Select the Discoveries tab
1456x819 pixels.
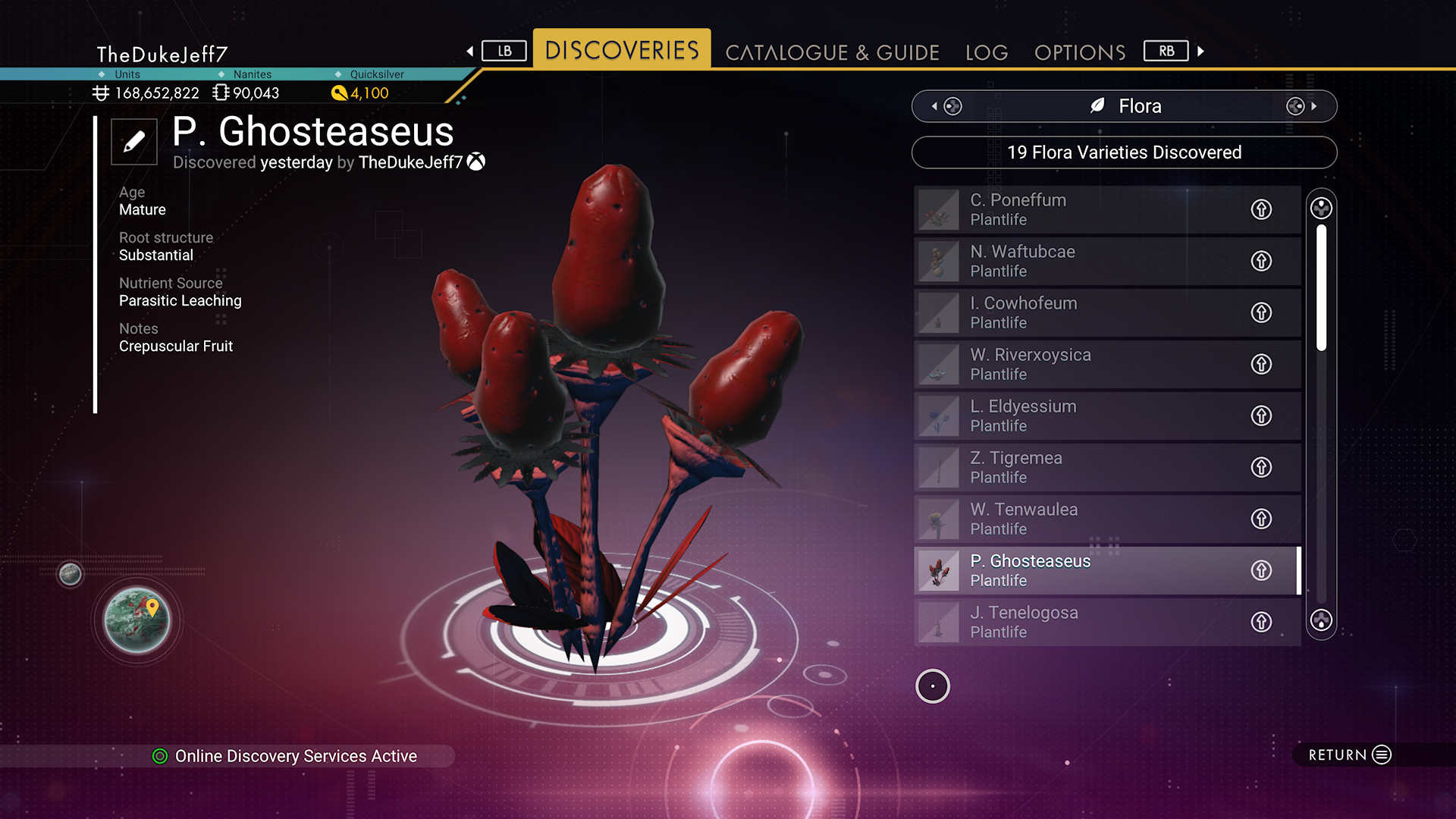(622, 50)
